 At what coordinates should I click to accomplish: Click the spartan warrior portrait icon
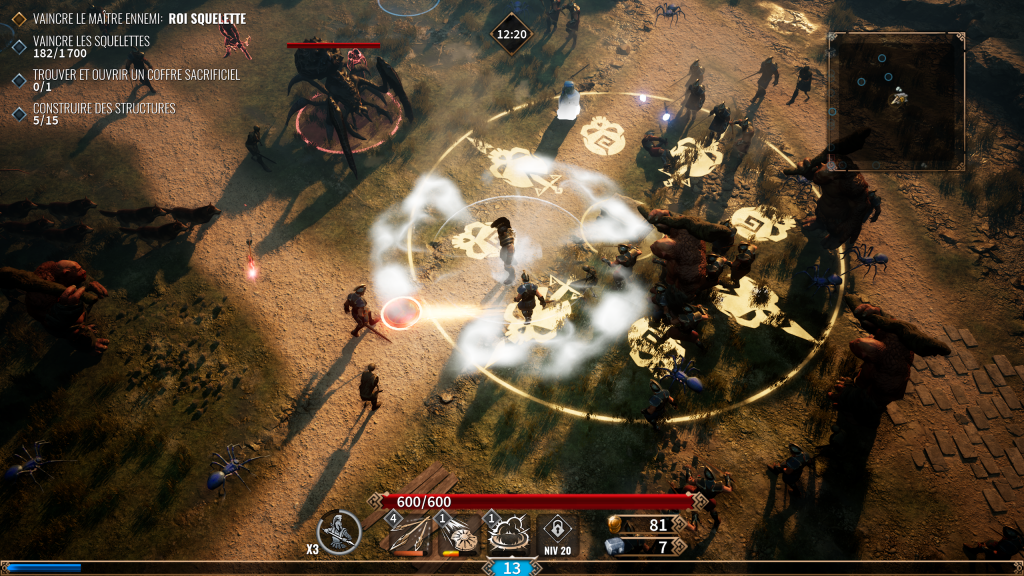coord(339,532)
